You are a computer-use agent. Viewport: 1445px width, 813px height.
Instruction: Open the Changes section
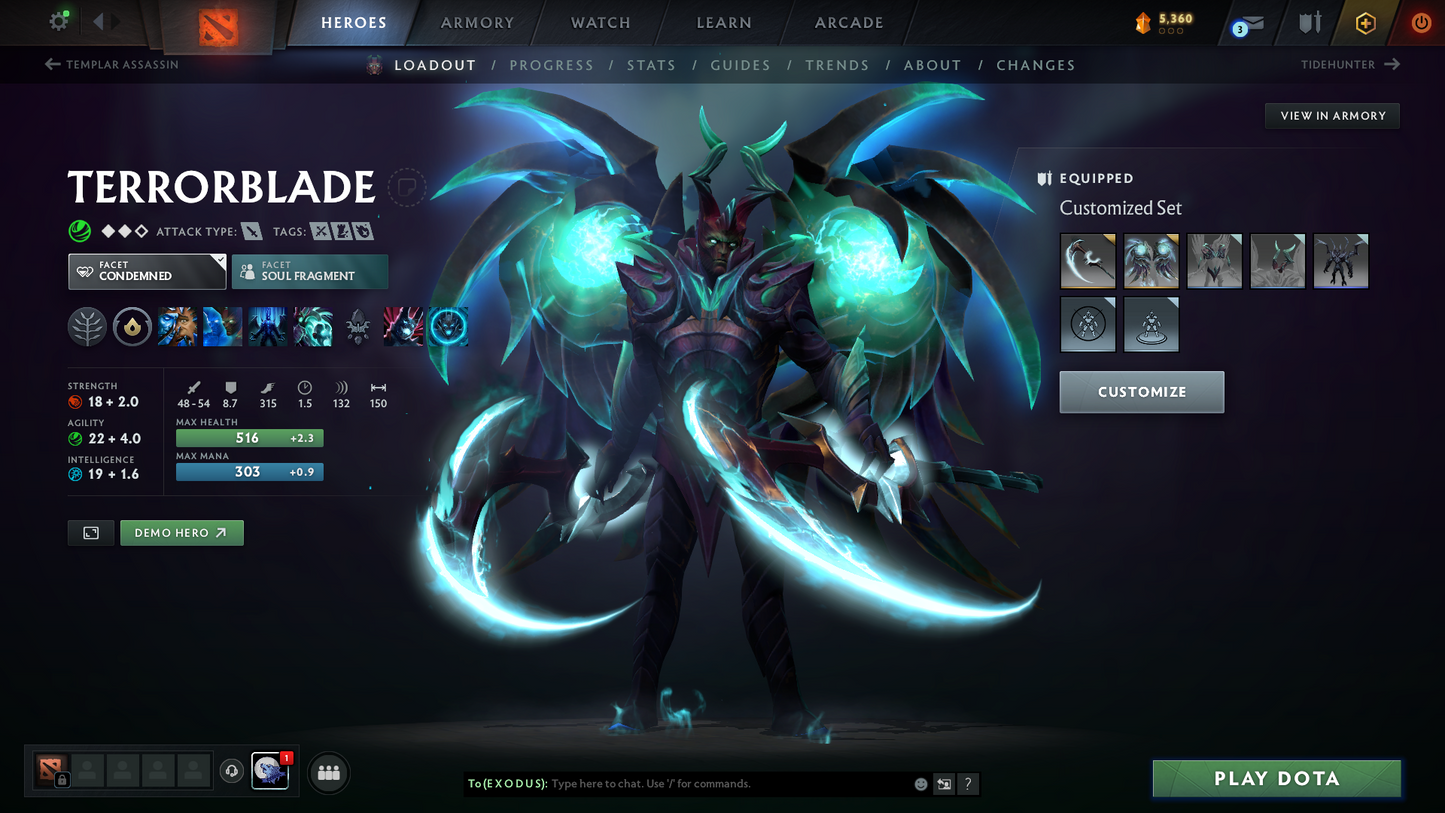coord(1035,65)
